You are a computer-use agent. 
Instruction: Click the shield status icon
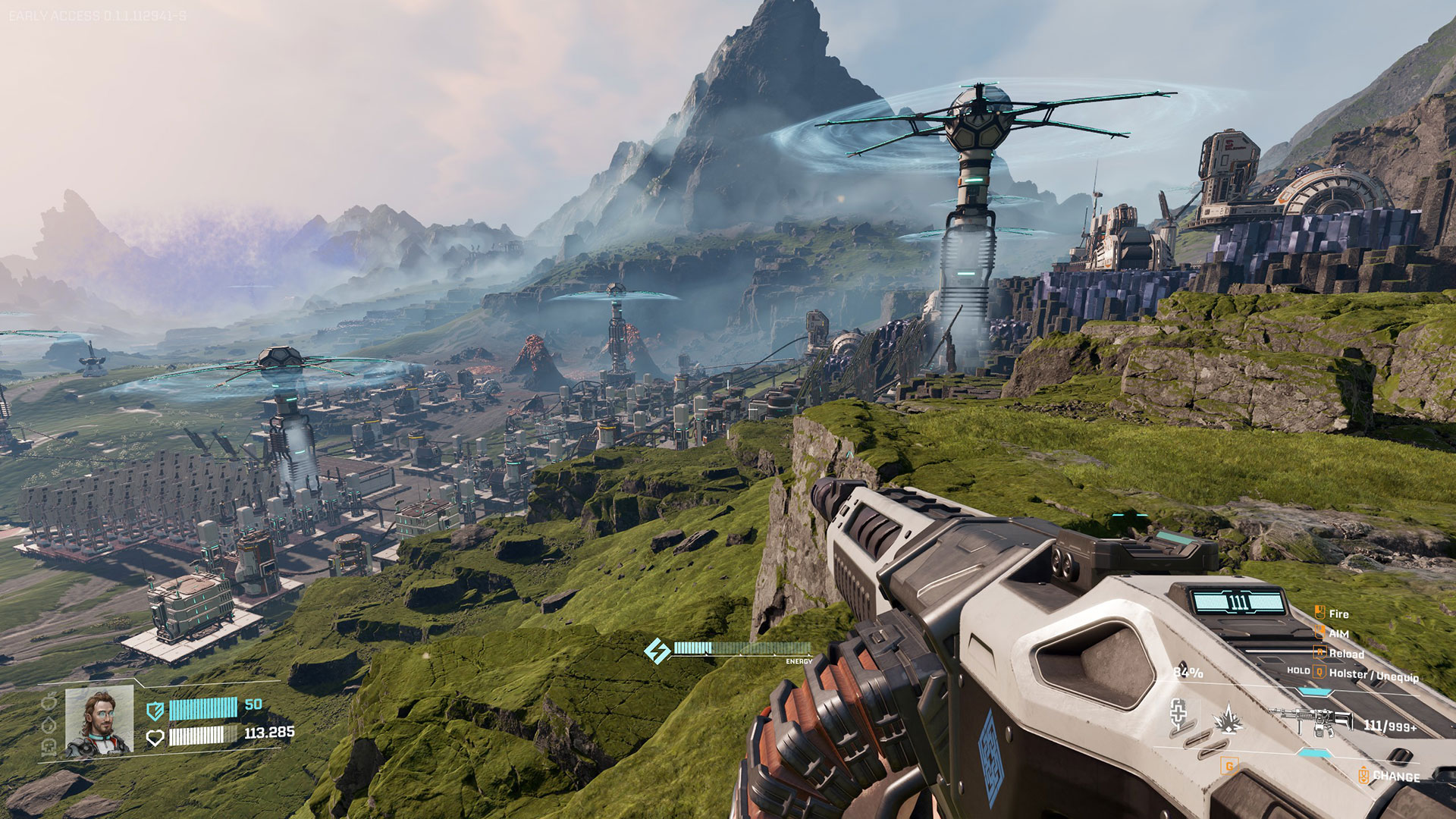tap(155, 710)
